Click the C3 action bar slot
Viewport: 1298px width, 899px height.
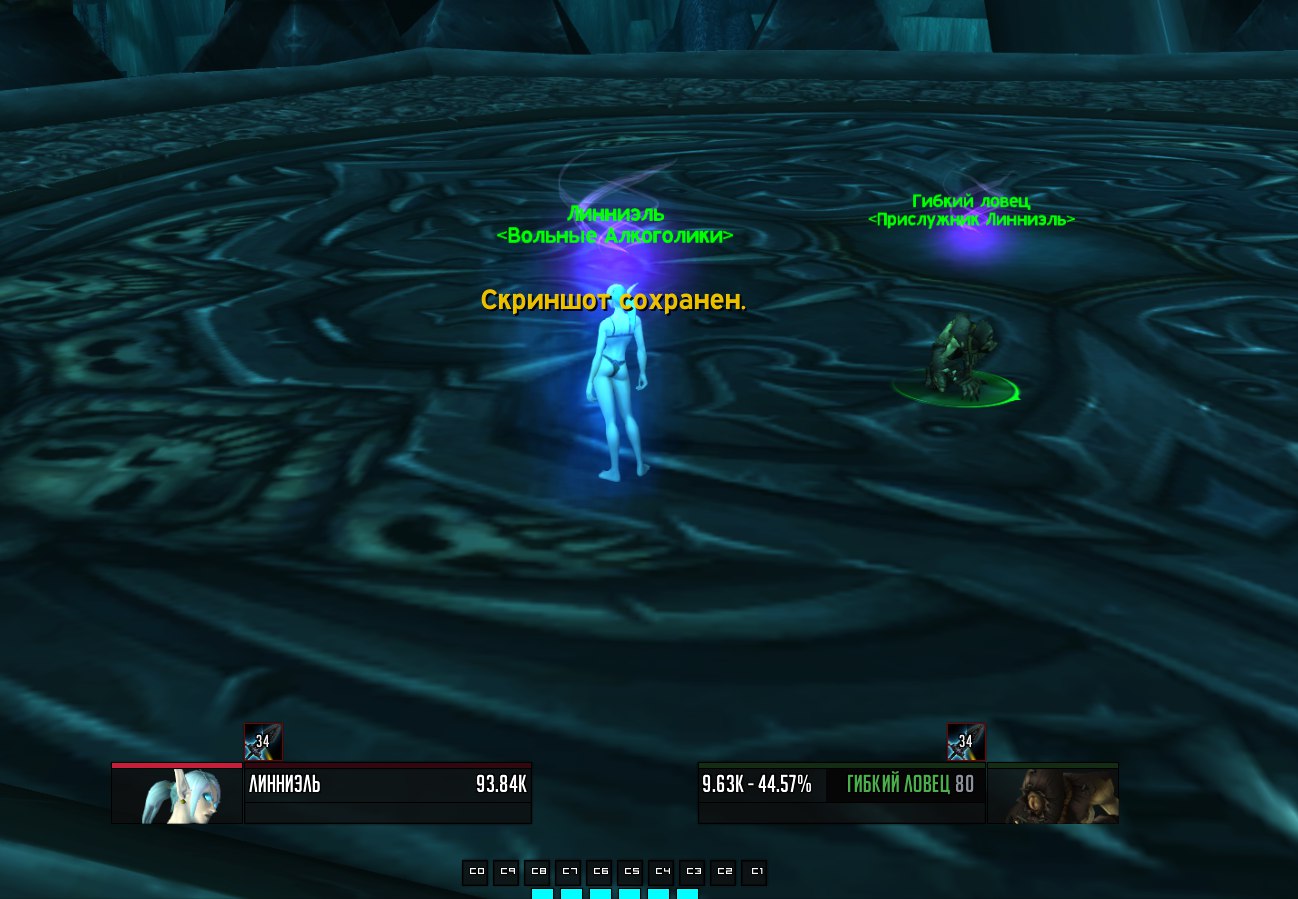coord(693,872)
